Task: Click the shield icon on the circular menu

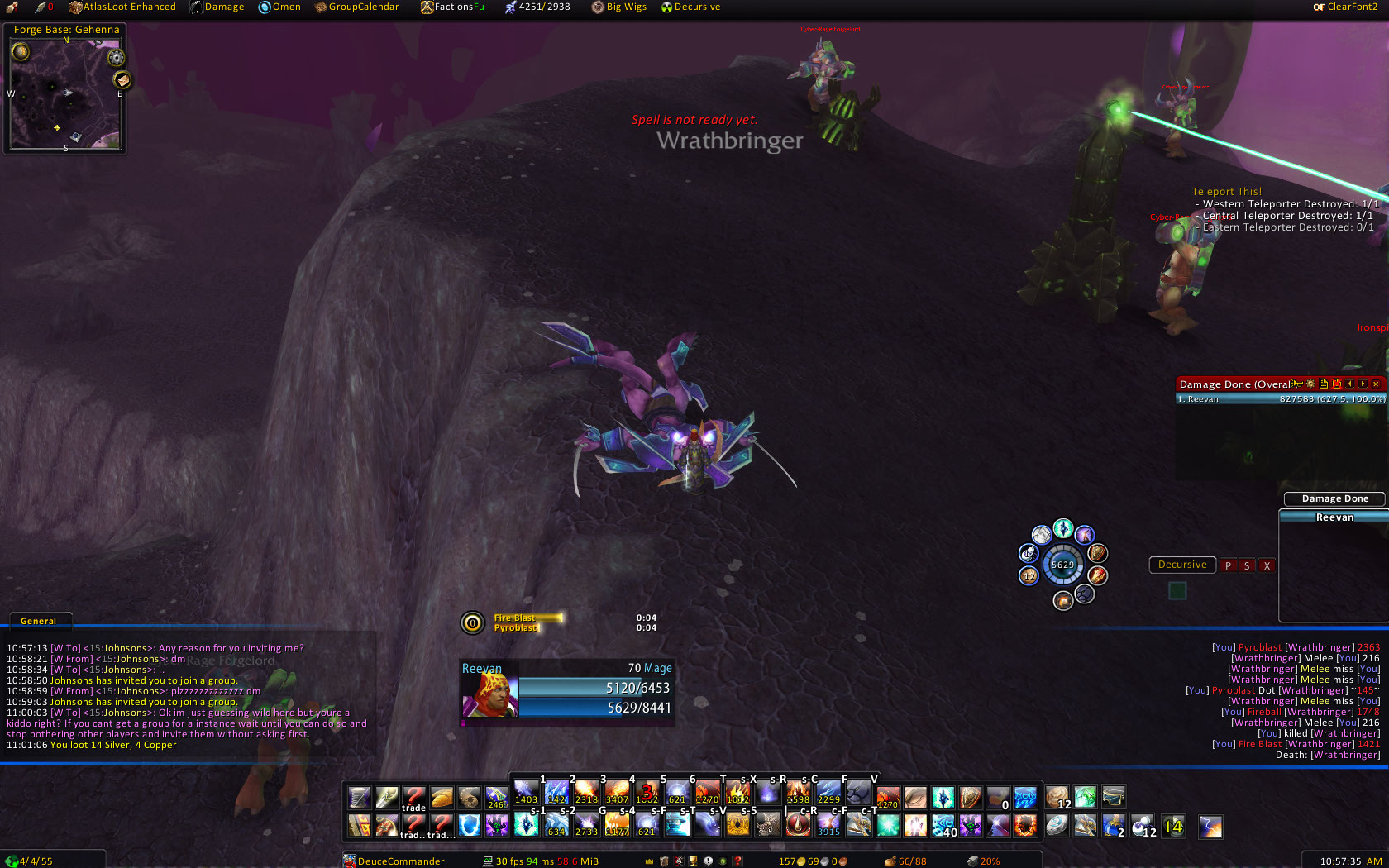Action: (x=1097, y=553)
